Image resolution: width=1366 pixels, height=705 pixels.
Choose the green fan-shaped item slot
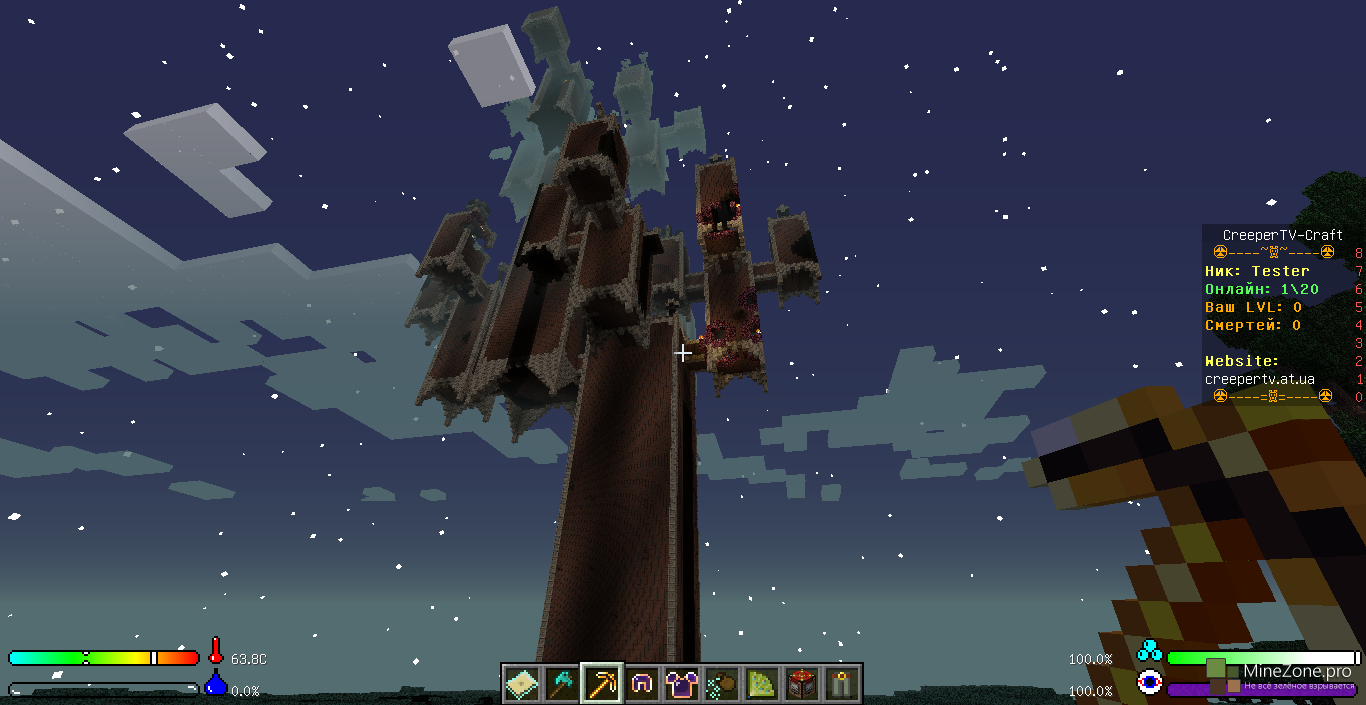(762, 684)
